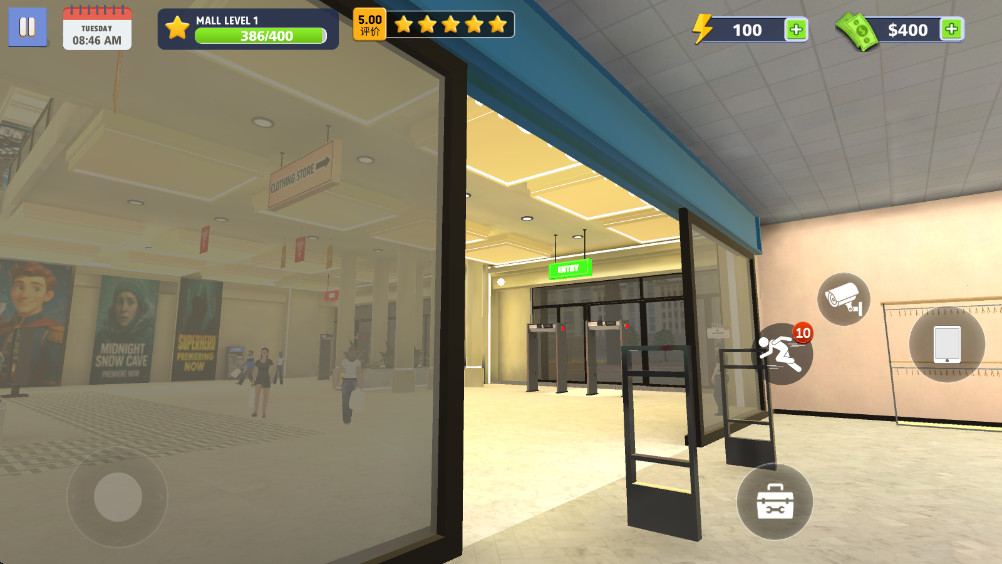Image resolution: width=1002 pixels, height=564 pixels.
Task: View the five-star mall rating panel
Action: 435,24
